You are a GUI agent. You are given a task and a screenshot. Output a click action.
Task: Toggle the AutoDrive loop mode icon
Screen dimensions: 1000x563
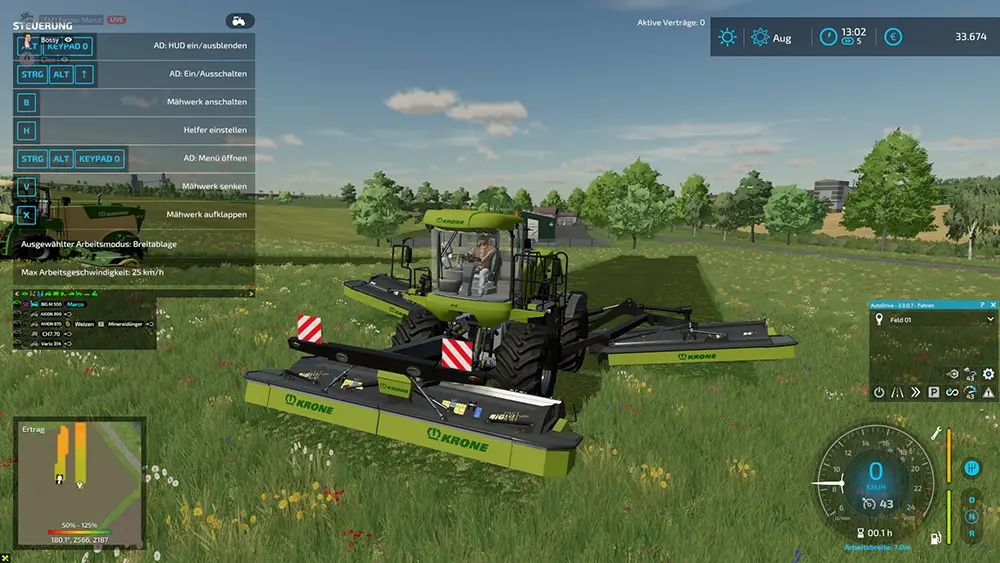point(952,392)
